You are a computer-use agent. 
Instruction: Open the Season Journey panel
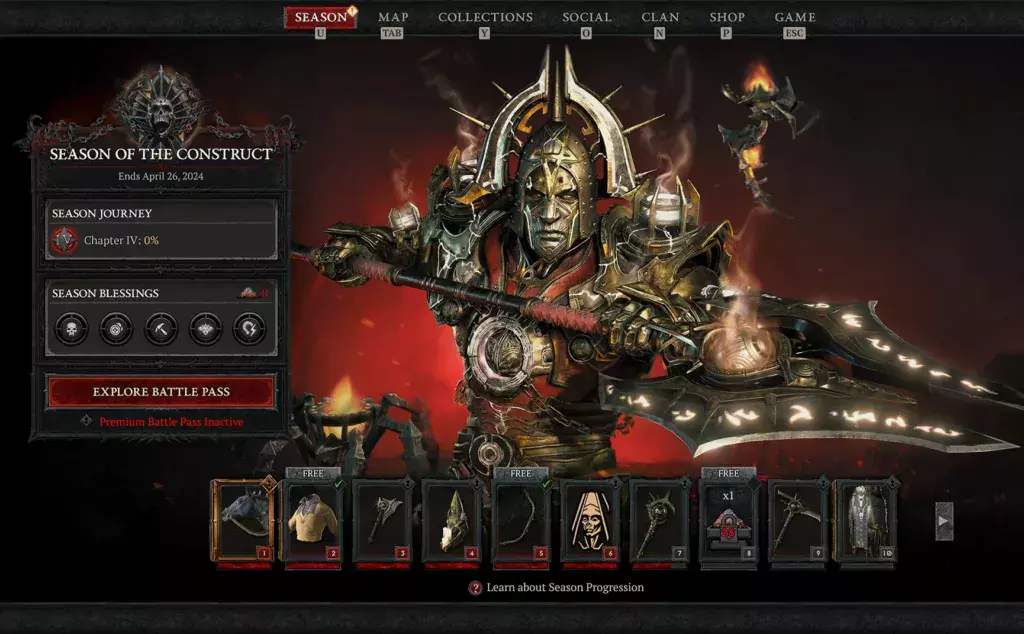[x=161, y=229]
